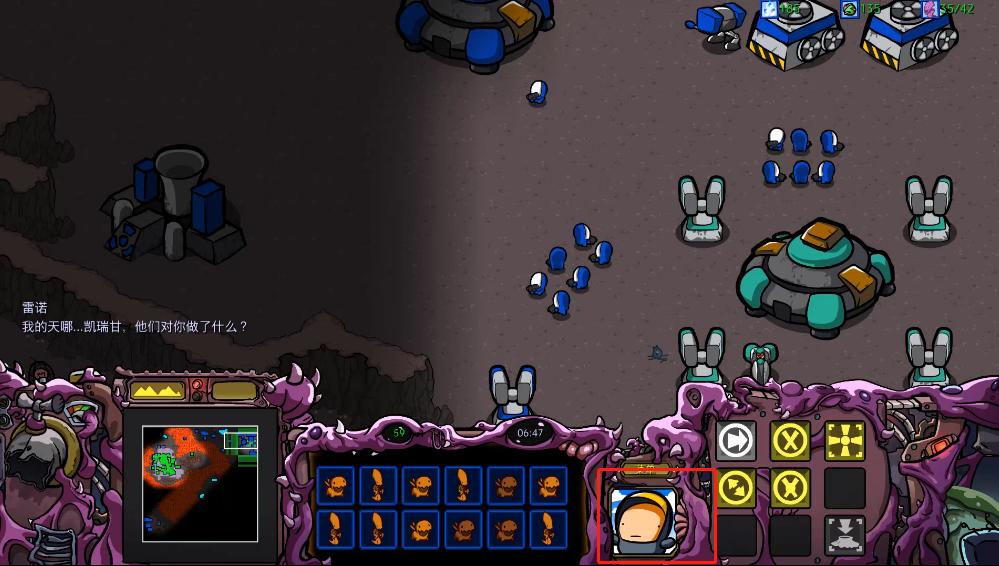The image size is (999, 566).
Task: Choose the Patrol command
Action: coord(735,488)
